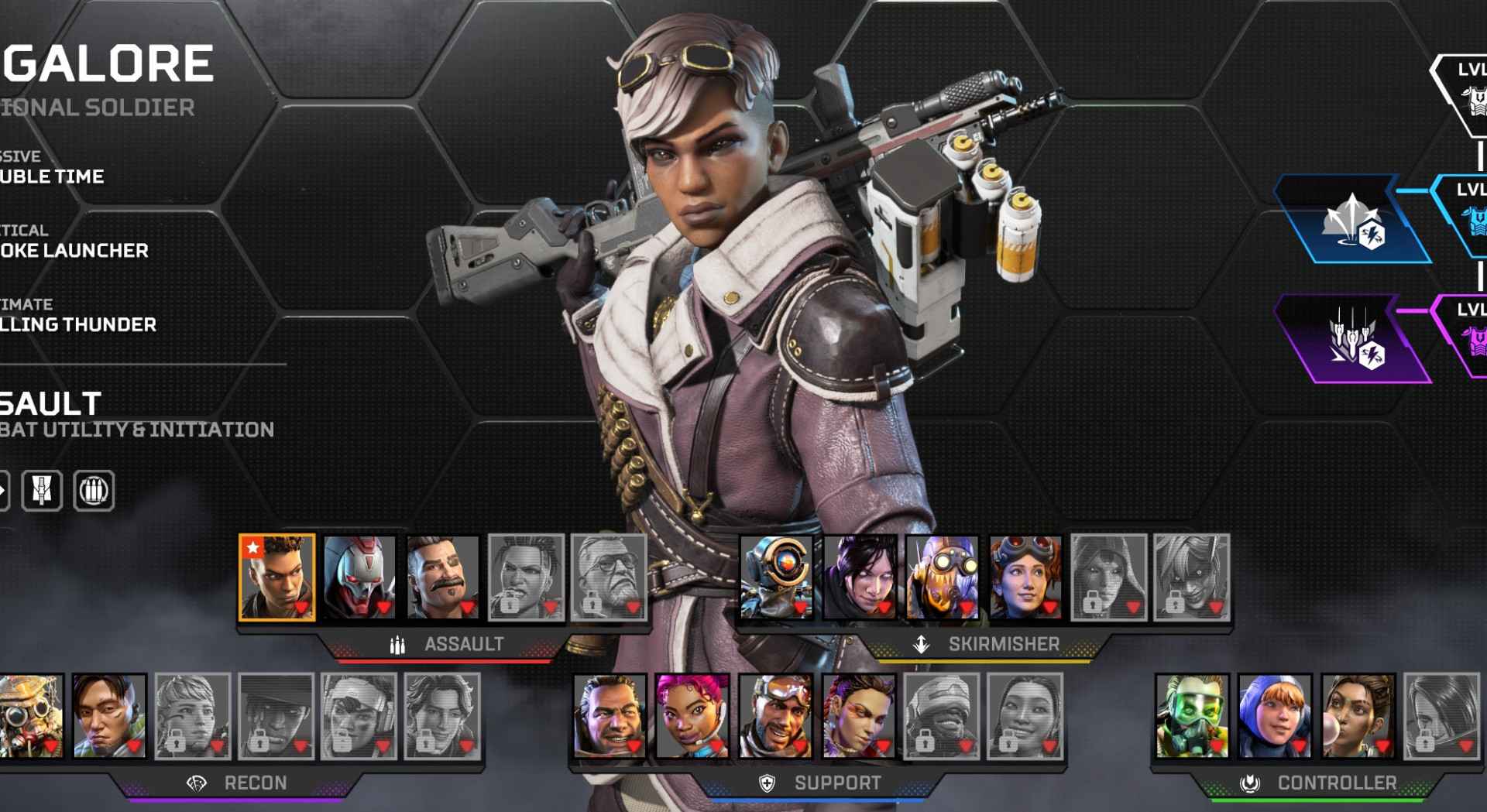This screenshot has width=1487, height=812.
Task: Select the blue level upgrade hexagon
Action: [1353, 219]
